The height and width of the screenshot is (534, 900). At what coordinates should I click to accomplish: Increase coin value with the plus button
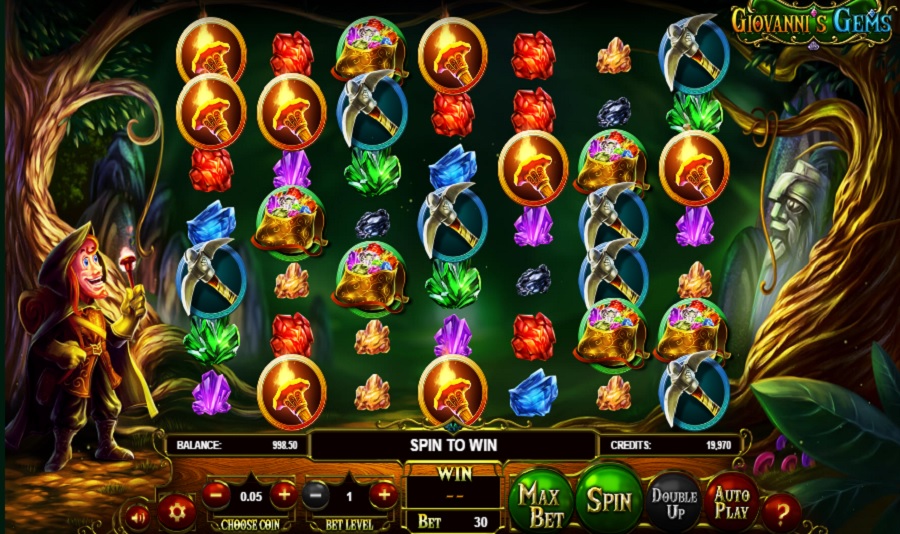point(283,494)
